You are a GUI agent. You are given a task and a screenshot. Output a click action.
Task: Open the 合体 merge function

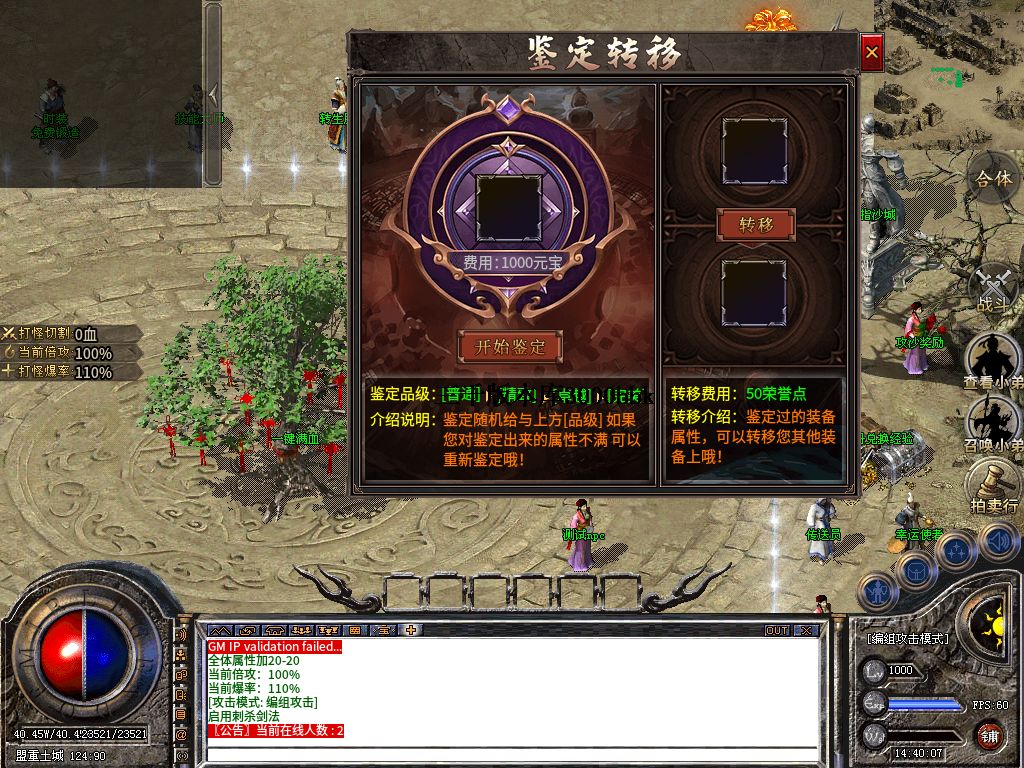point(993,178)
